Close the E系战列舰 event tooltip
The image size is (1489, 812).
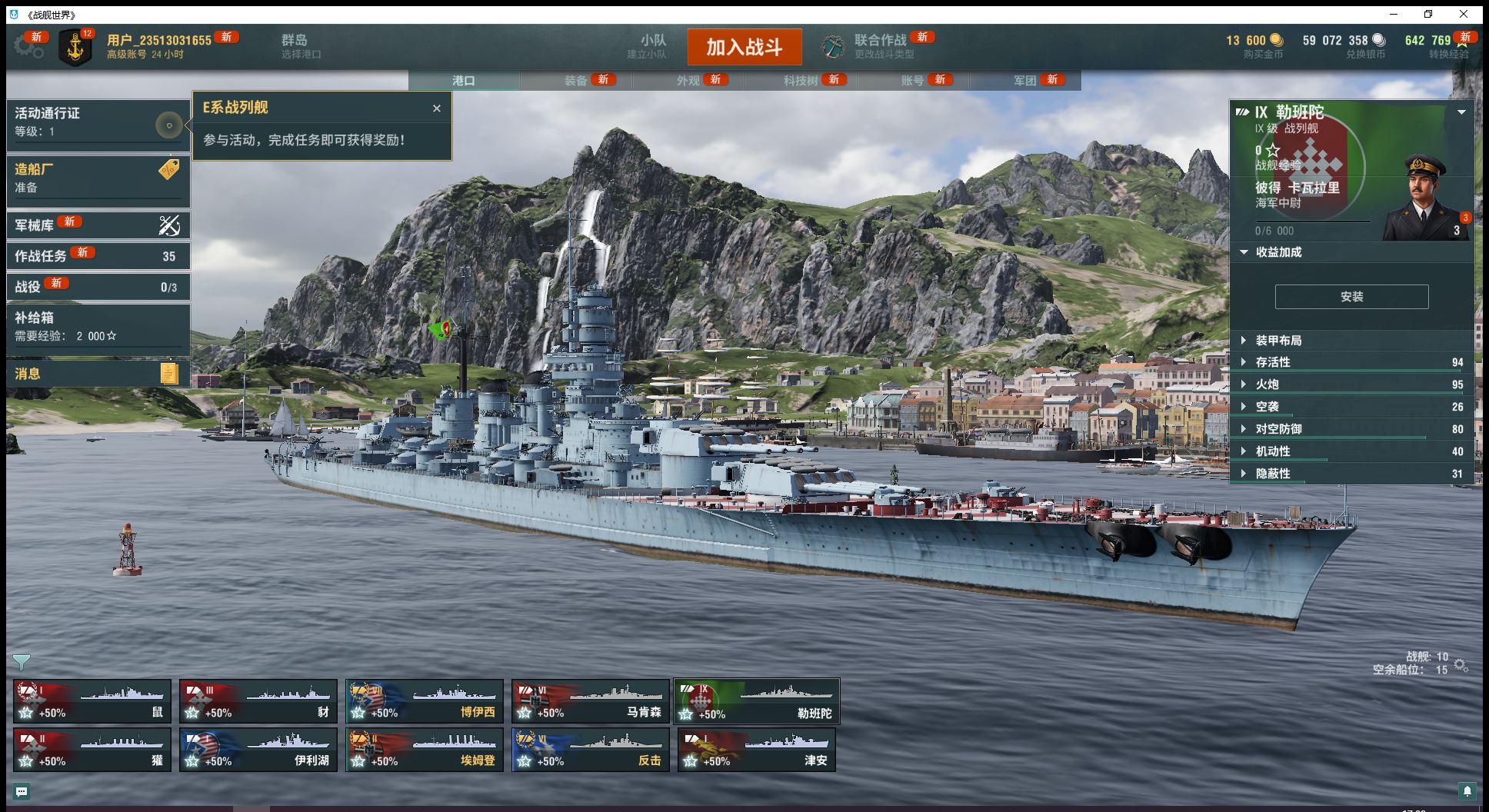click(437, 108)
